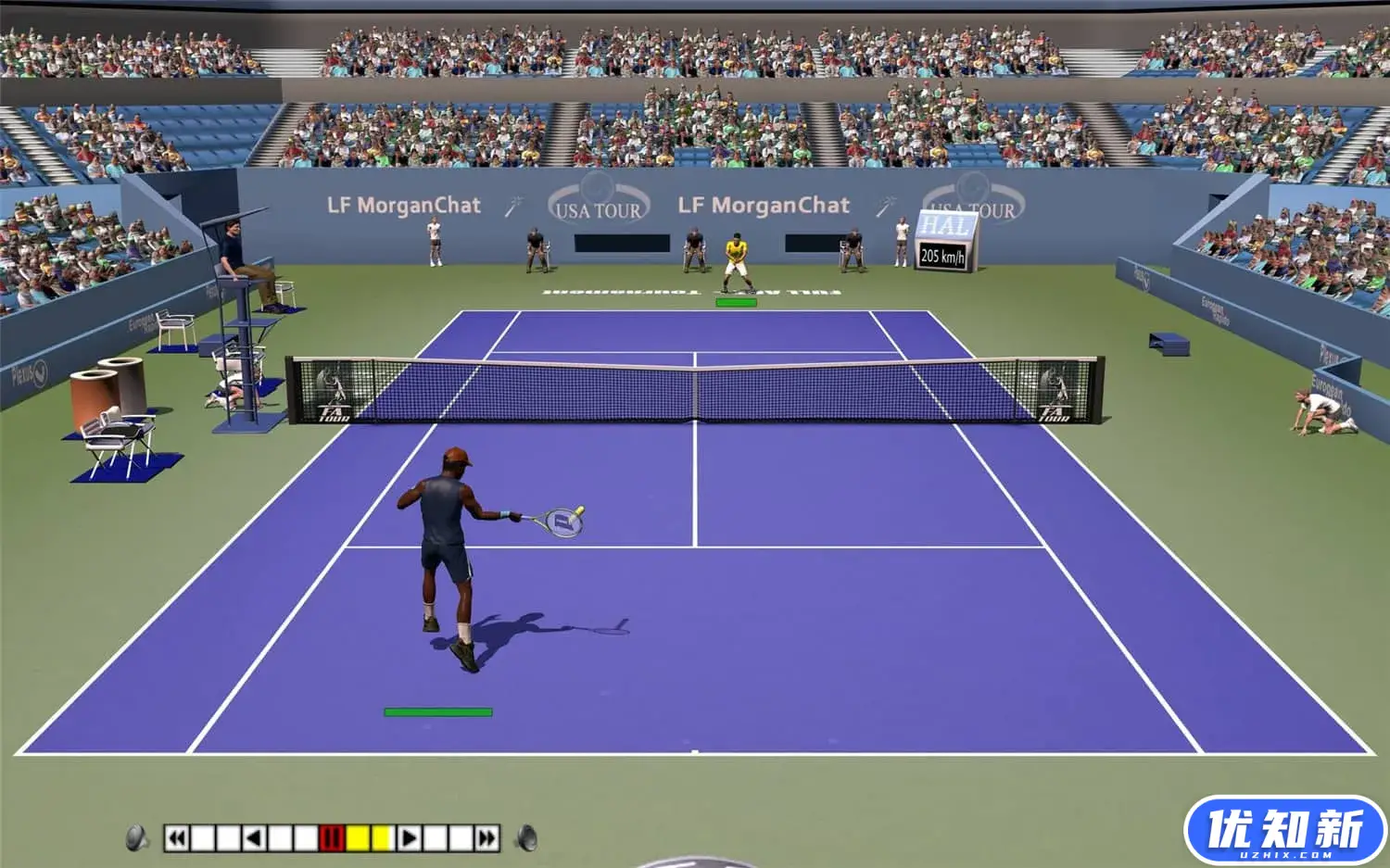
Task: Play the replay forward with the right arrow
Action: pos(409,838)
